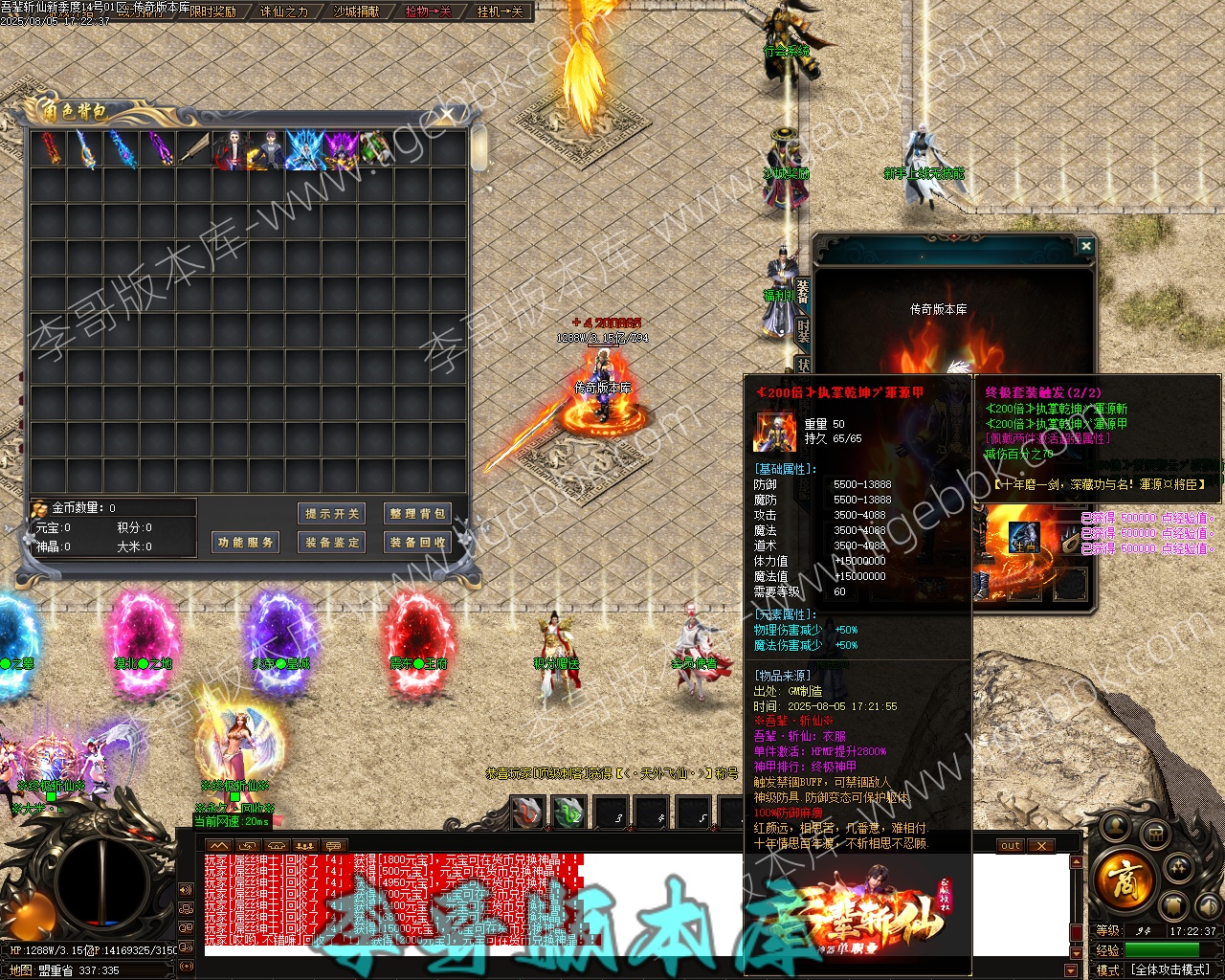1225x980 pixels.
Task: Close the character equipment panel
Action: pos(1085,247)
